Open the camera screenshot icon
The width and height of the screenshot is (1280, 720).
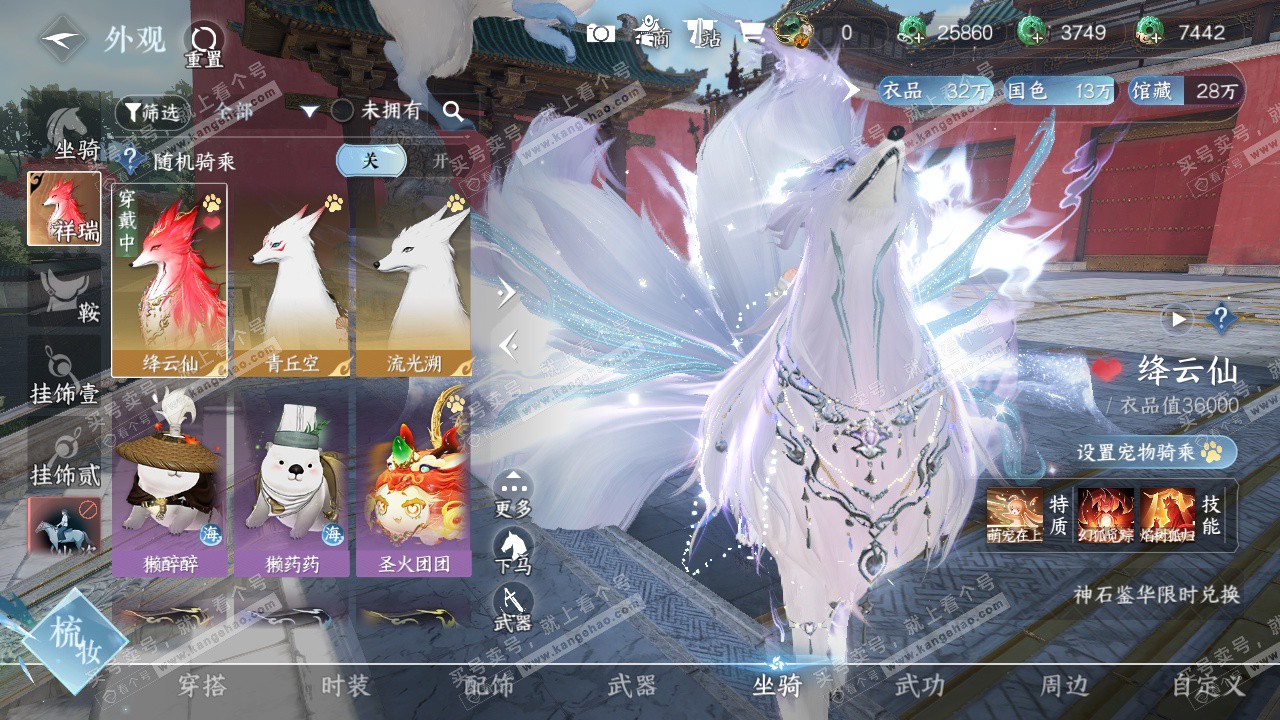pyautogui.click(x=600, y=33)
